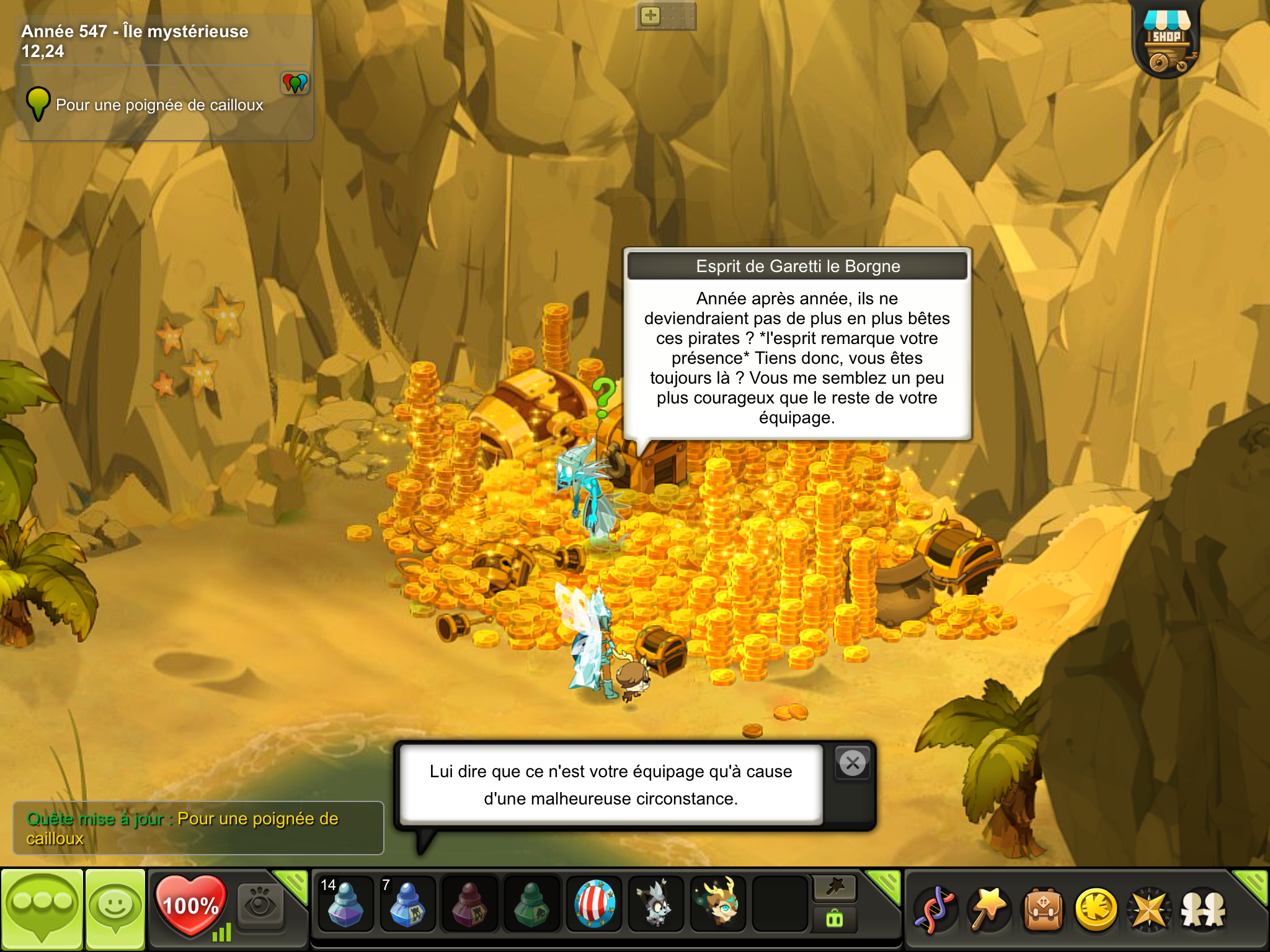Click the colored map markers icon
The width and height of the screenshot is (1270, 952).
(295, 82)
